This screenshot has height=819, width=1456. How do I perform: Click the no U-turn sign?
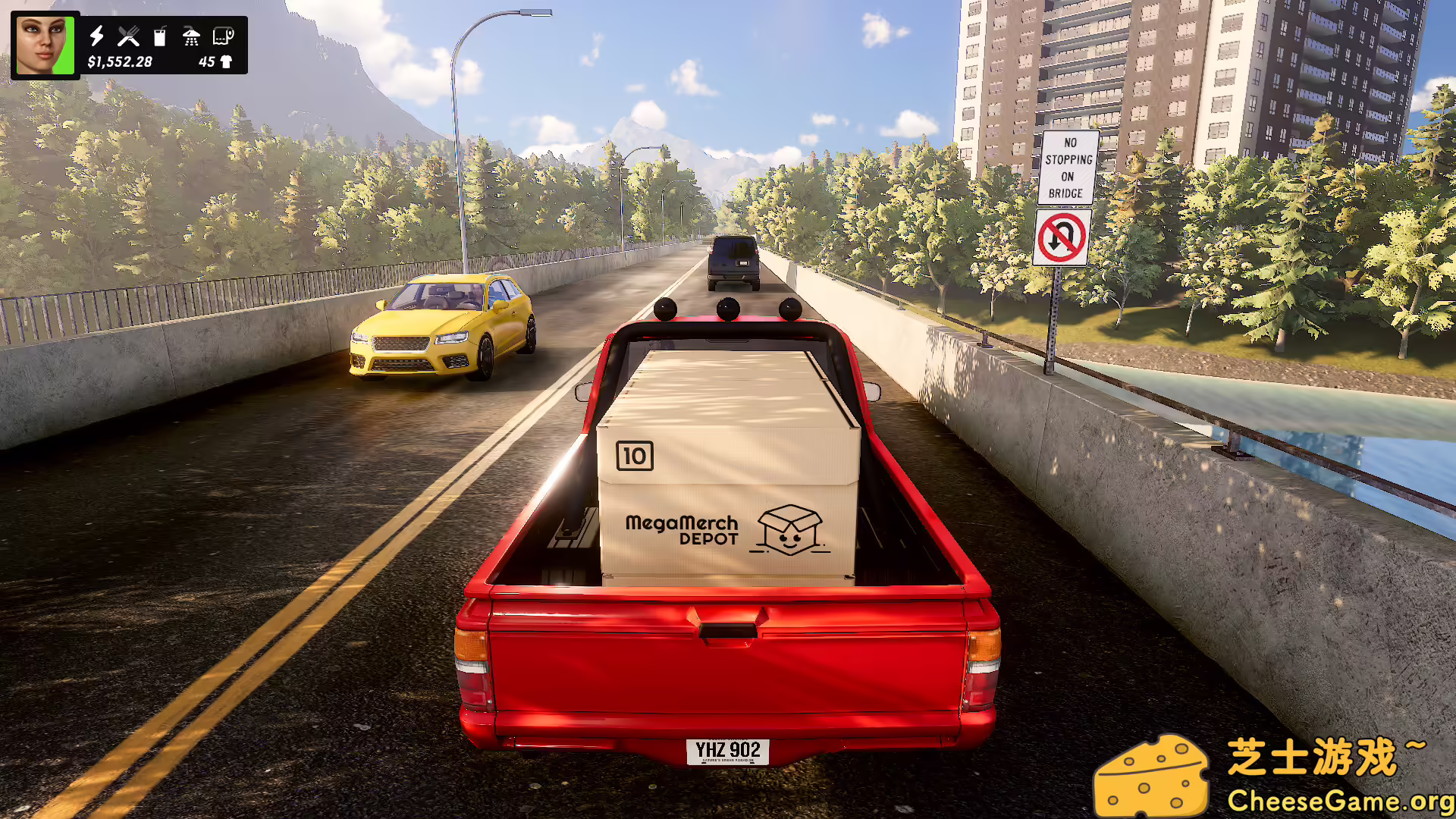click(1062, 236)
